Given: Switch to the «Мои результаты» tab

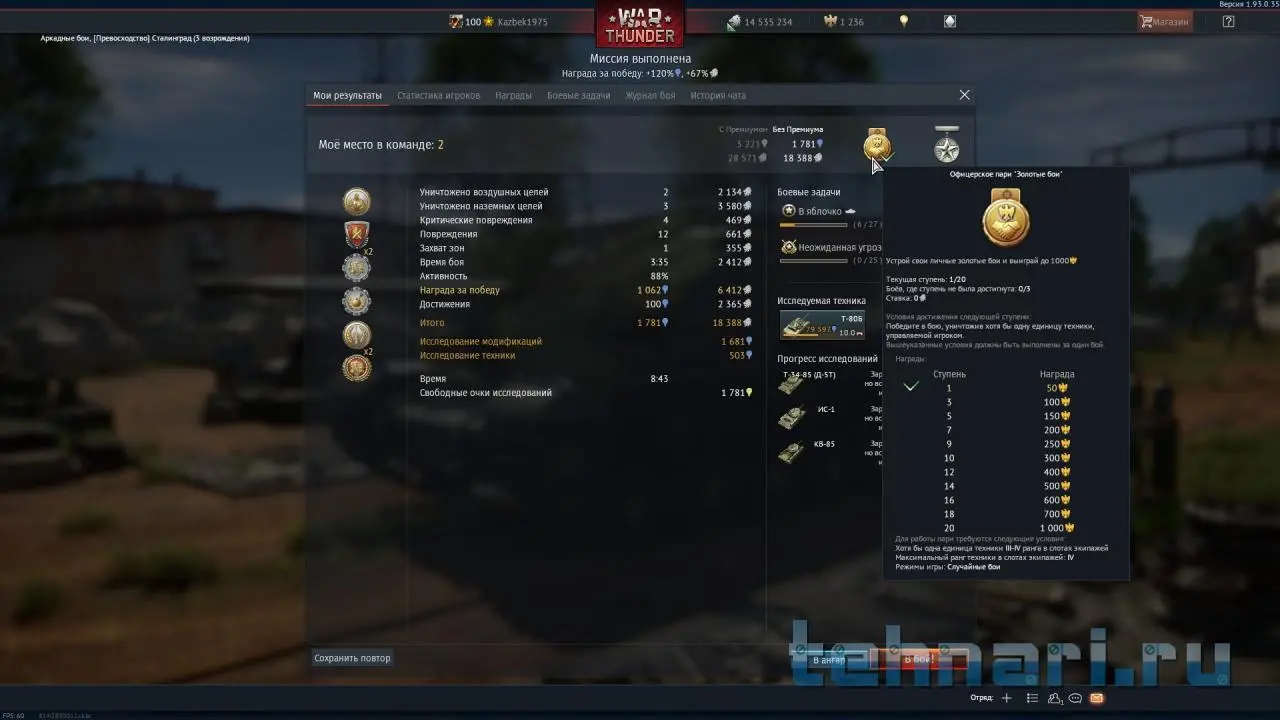Looking at the screenshot, I should tap(347, 96).
